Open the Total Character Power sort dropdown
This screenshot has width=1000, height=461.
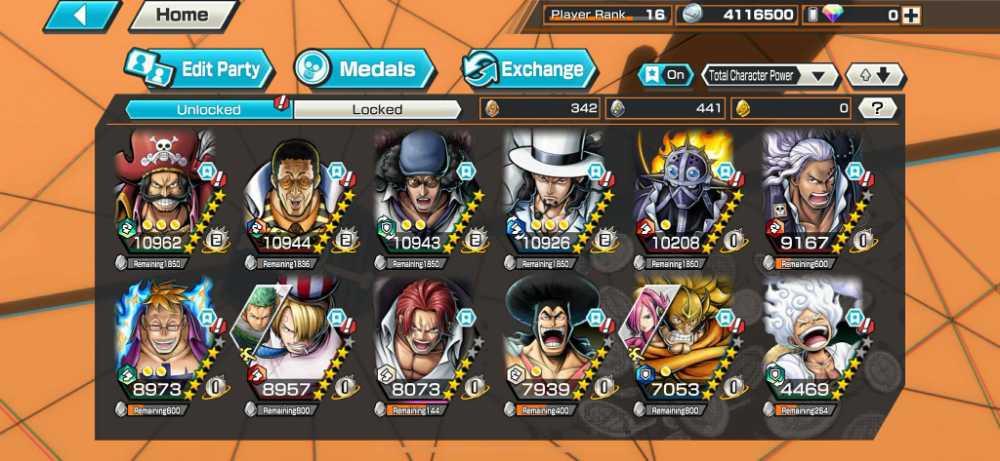pyautogui.click(x=770, y=75)
